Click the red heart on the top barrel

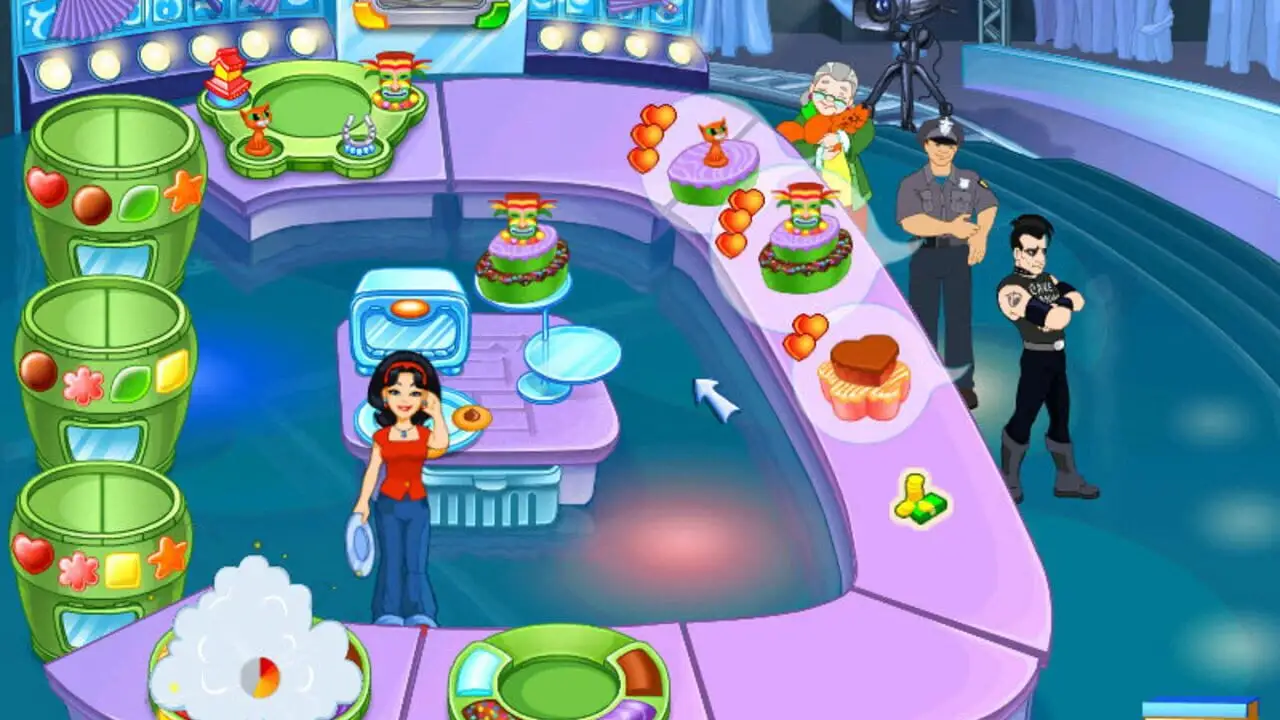(x=46, y=187)
